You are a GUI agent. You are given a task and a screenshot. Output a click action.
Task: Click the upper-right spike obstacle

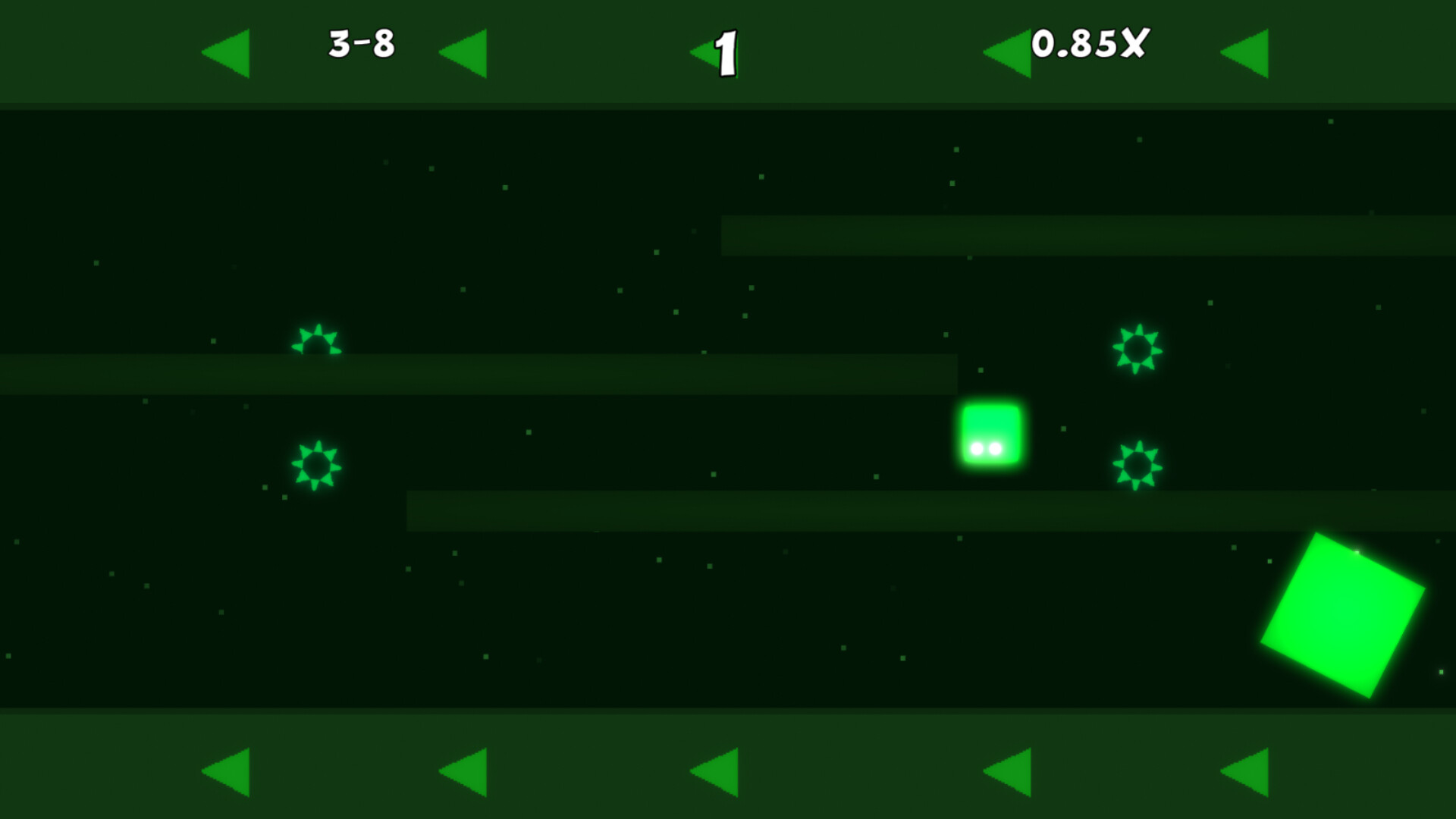[1137, 349]
